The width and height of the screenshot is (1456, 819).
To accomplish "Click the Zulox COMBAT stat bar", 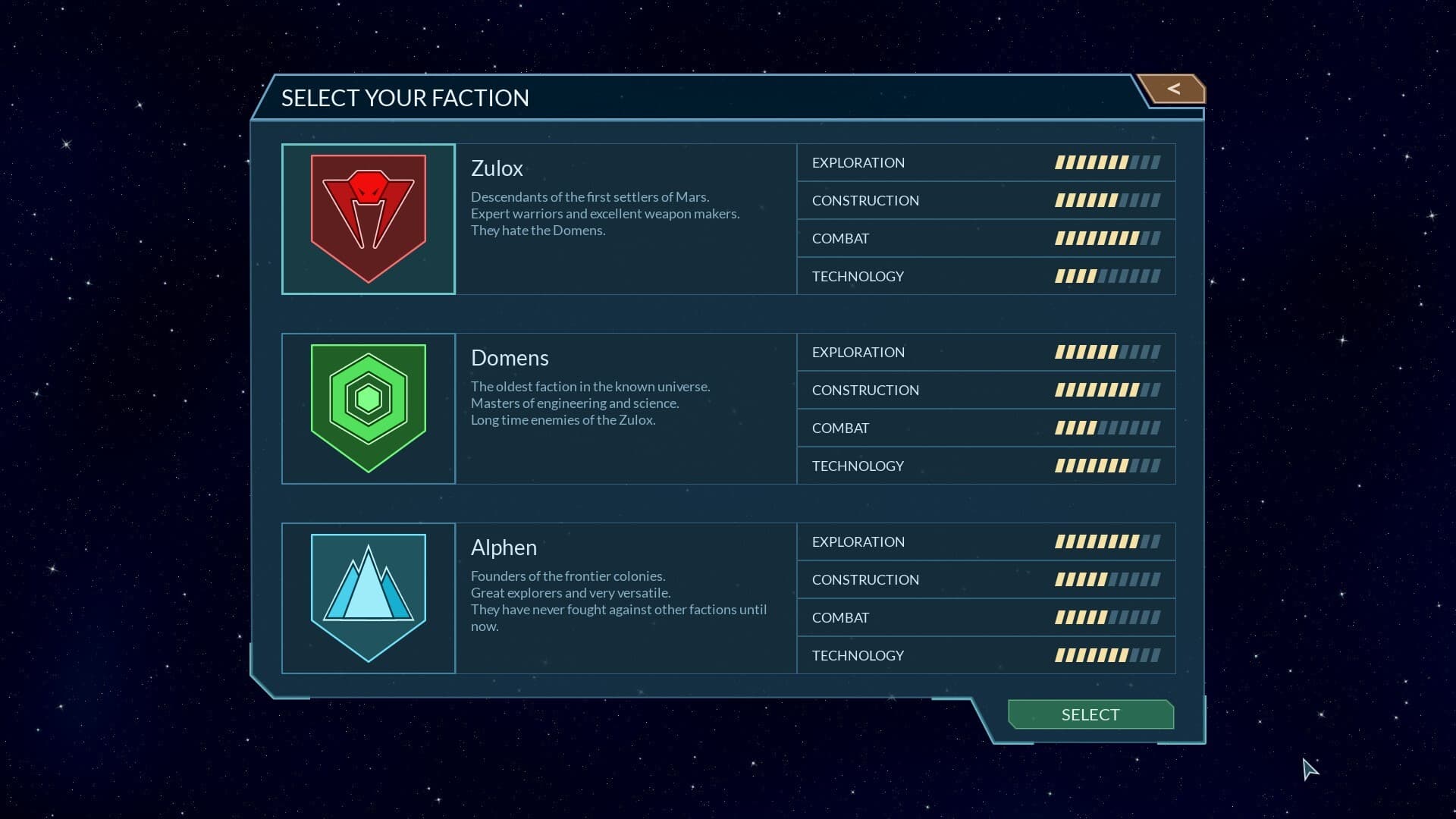I will tap(1107, 237).
